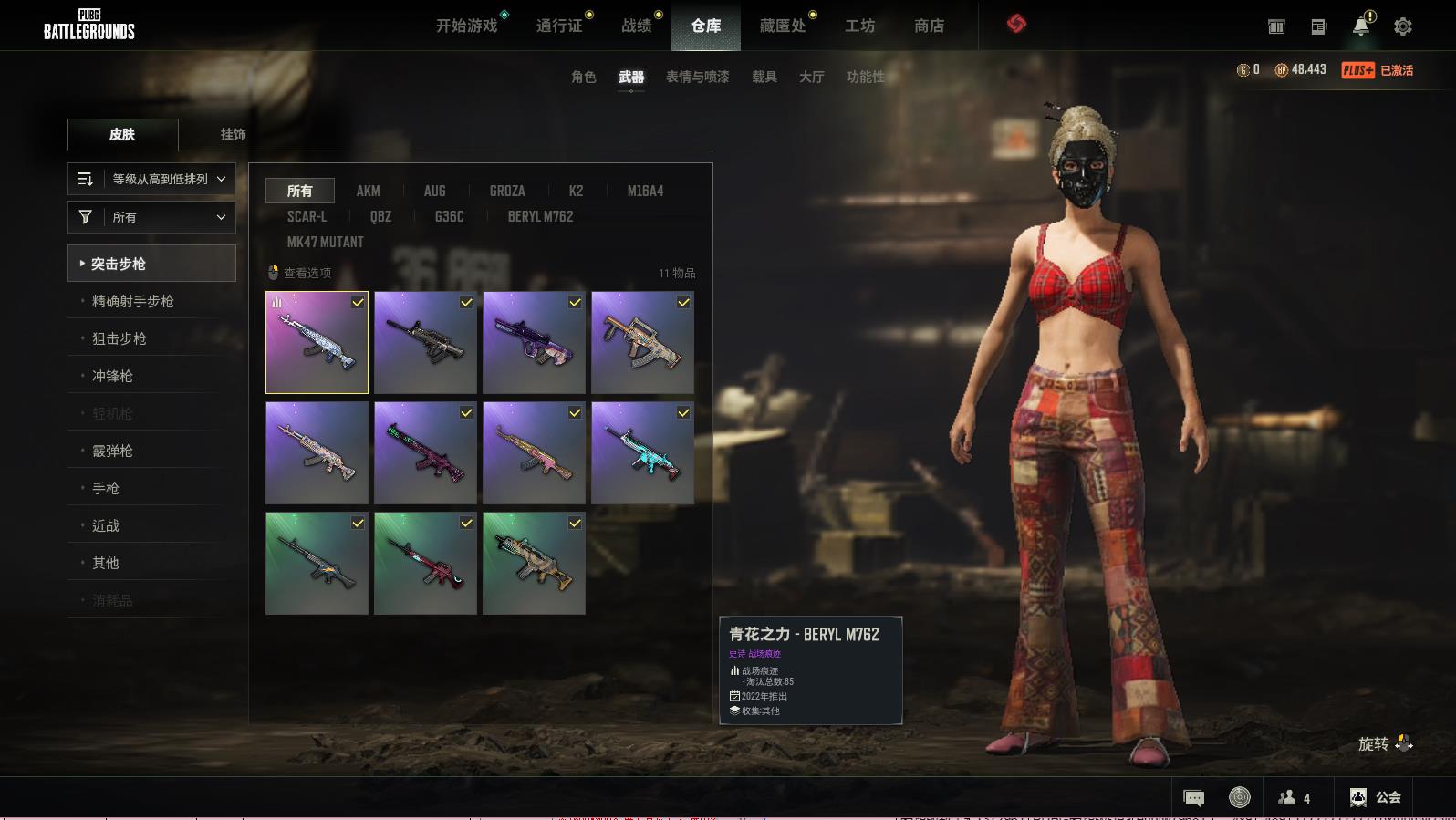Open the 商店 shop page

(x=929, y=26)
